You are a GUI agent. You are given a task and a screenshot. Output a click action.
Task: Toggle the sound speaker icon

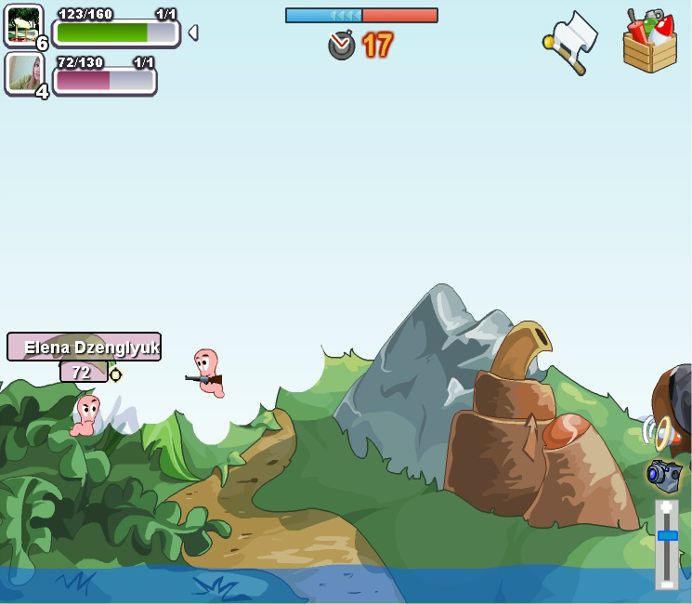pos(657,432)
